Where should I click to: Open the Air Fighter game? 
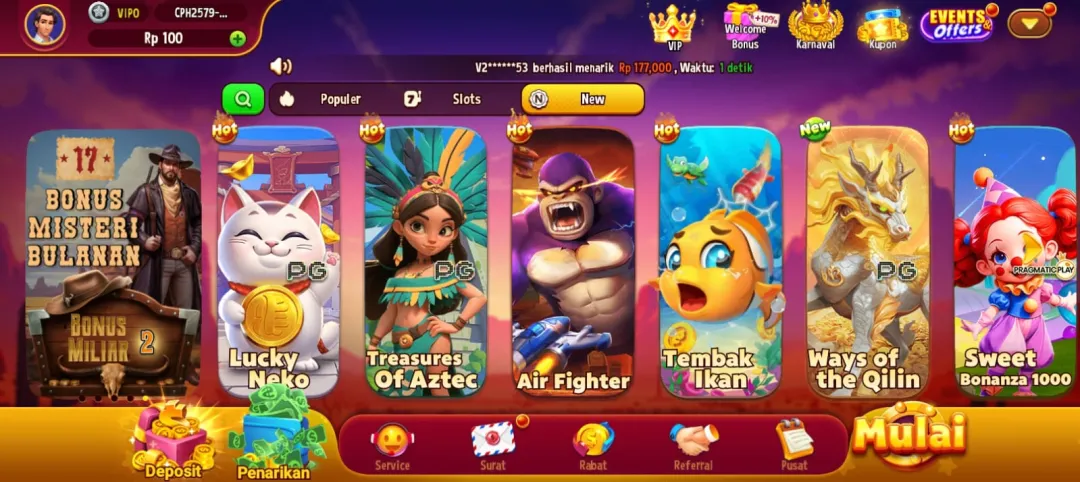pos(573,262)
